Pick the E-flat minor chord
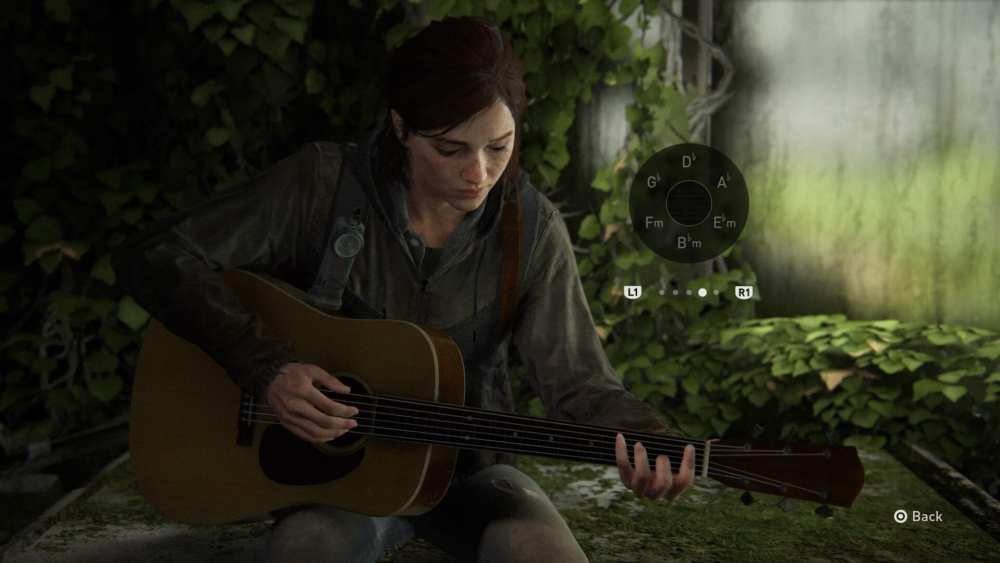The width and height of the screenshot is (1000, 563). 723,222
